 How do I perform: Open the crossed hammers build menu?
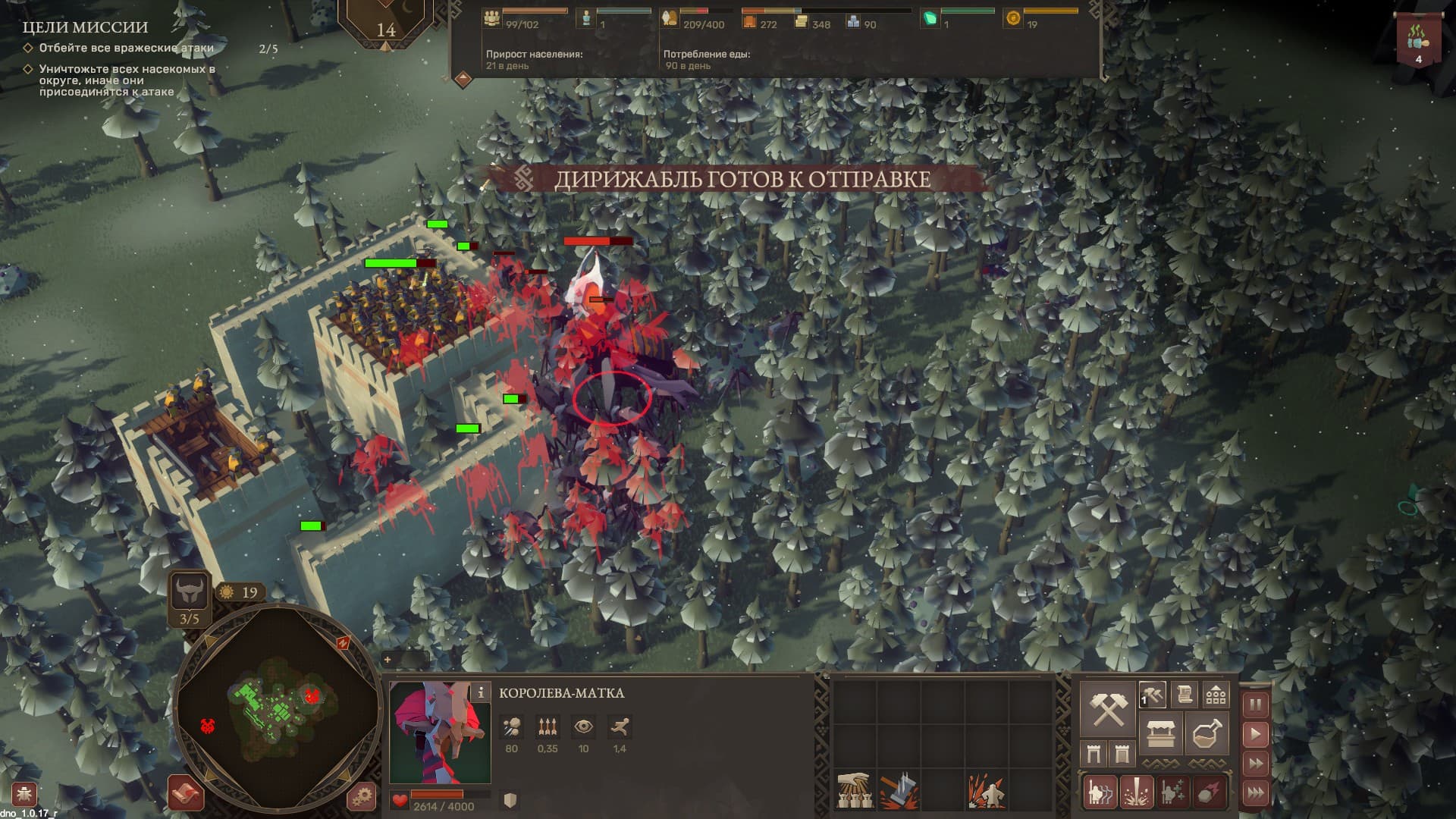click(x=1106, y=709)
